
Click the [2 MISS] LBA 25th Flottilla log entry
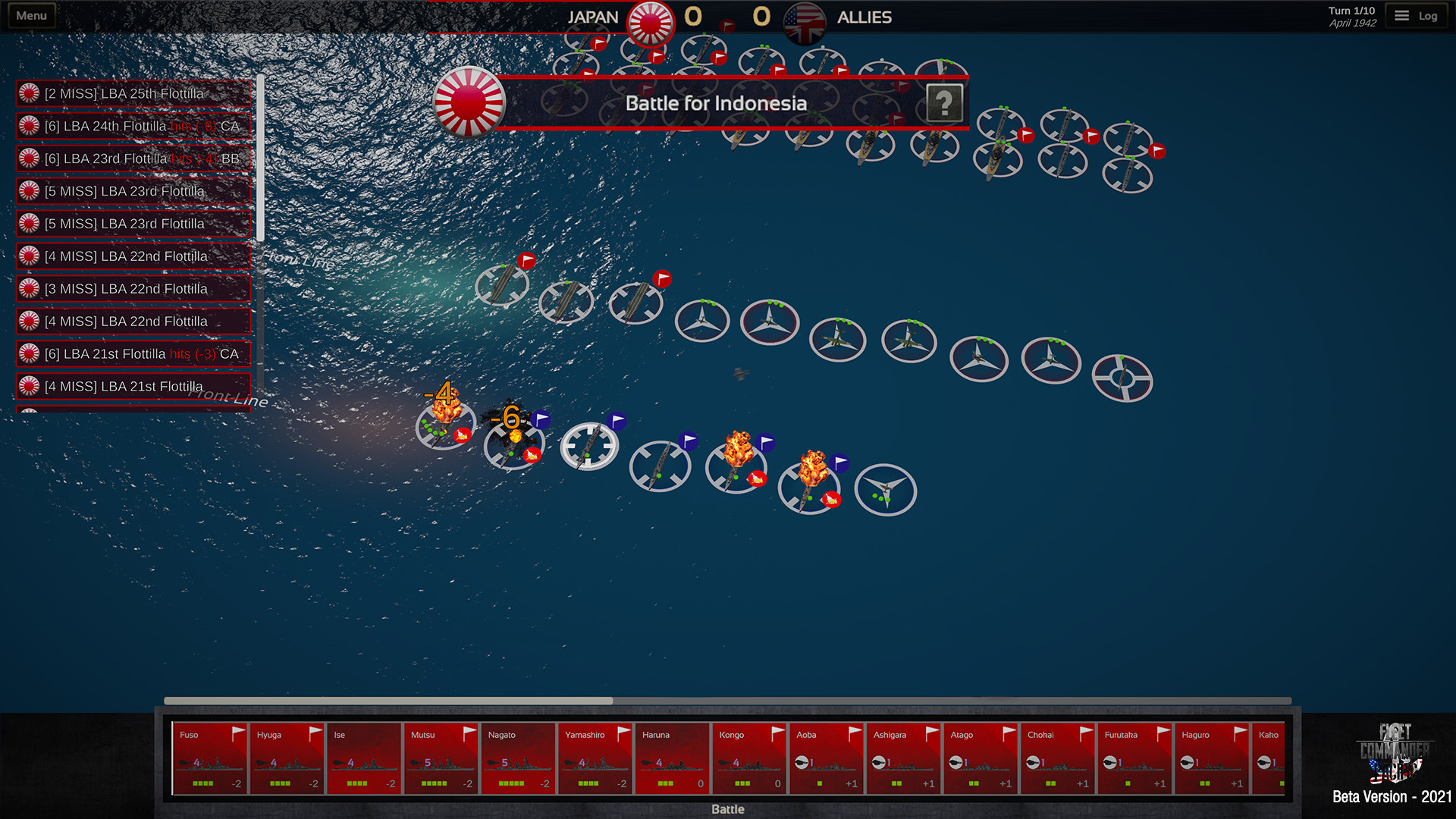click(133, 93)
